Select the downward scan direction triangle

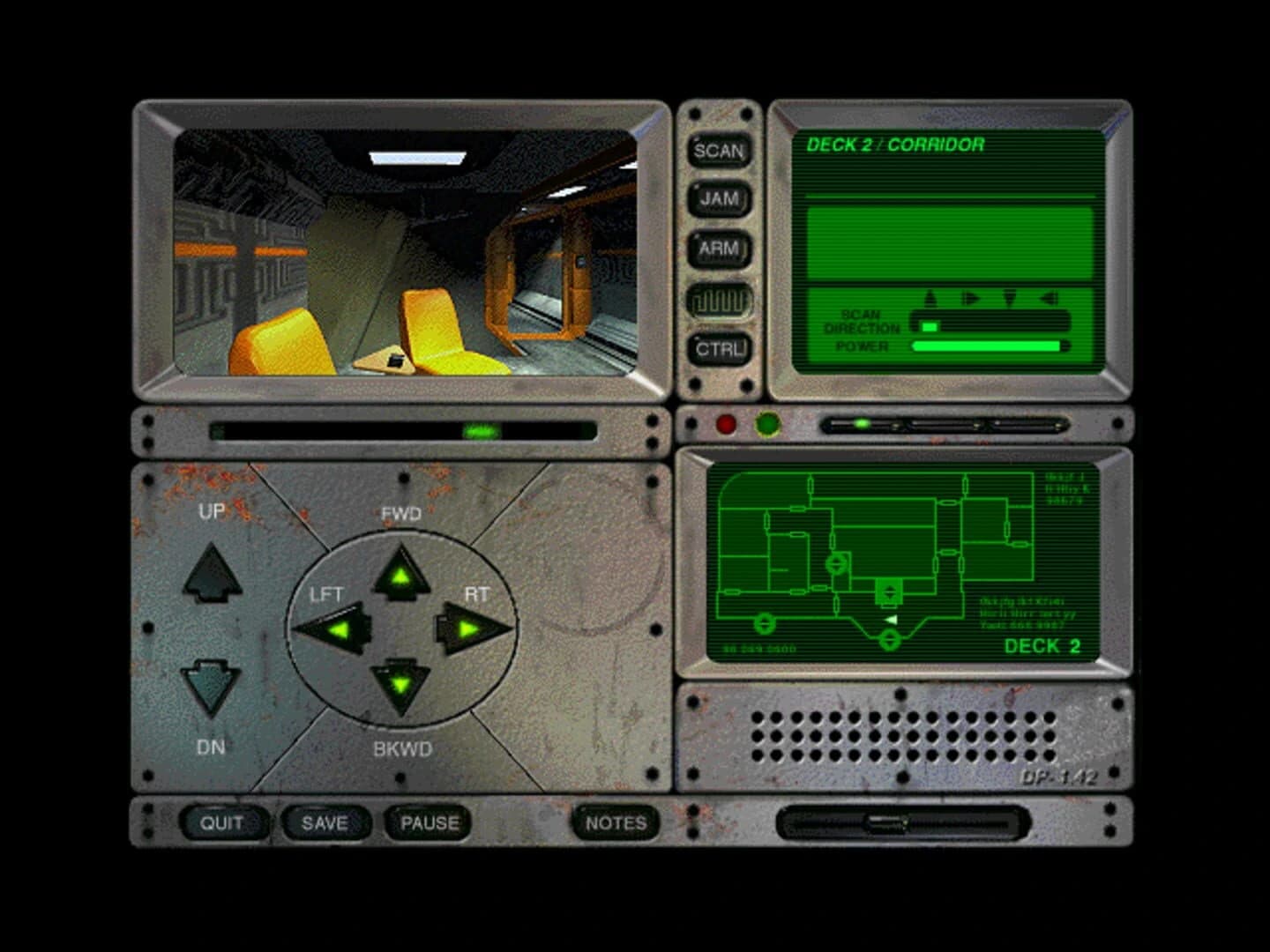1010,297
